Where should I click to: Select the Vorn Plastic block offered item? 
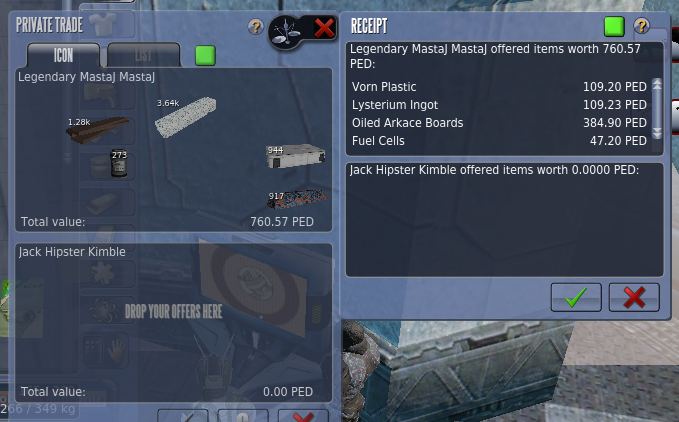pos(186,116)
